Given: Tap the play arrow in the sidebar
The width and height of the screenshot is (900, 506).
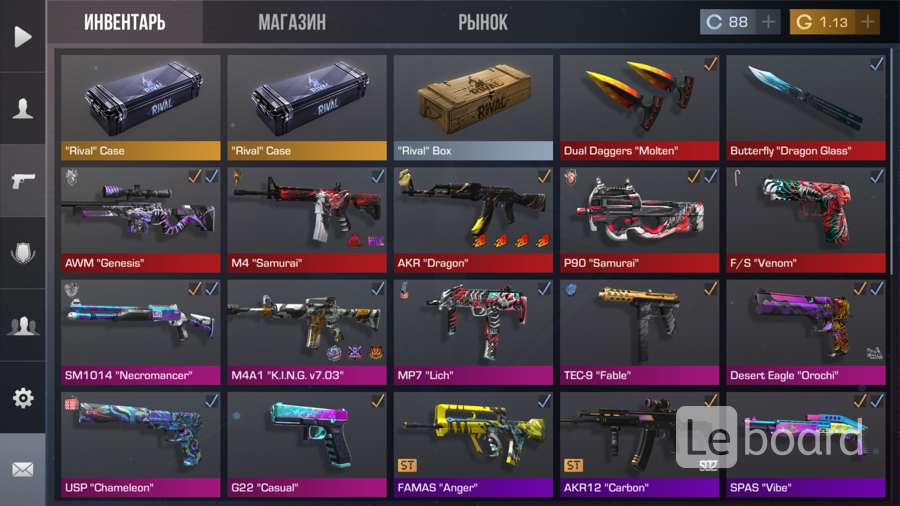Looking at the screenshot, I should (22, 37).
